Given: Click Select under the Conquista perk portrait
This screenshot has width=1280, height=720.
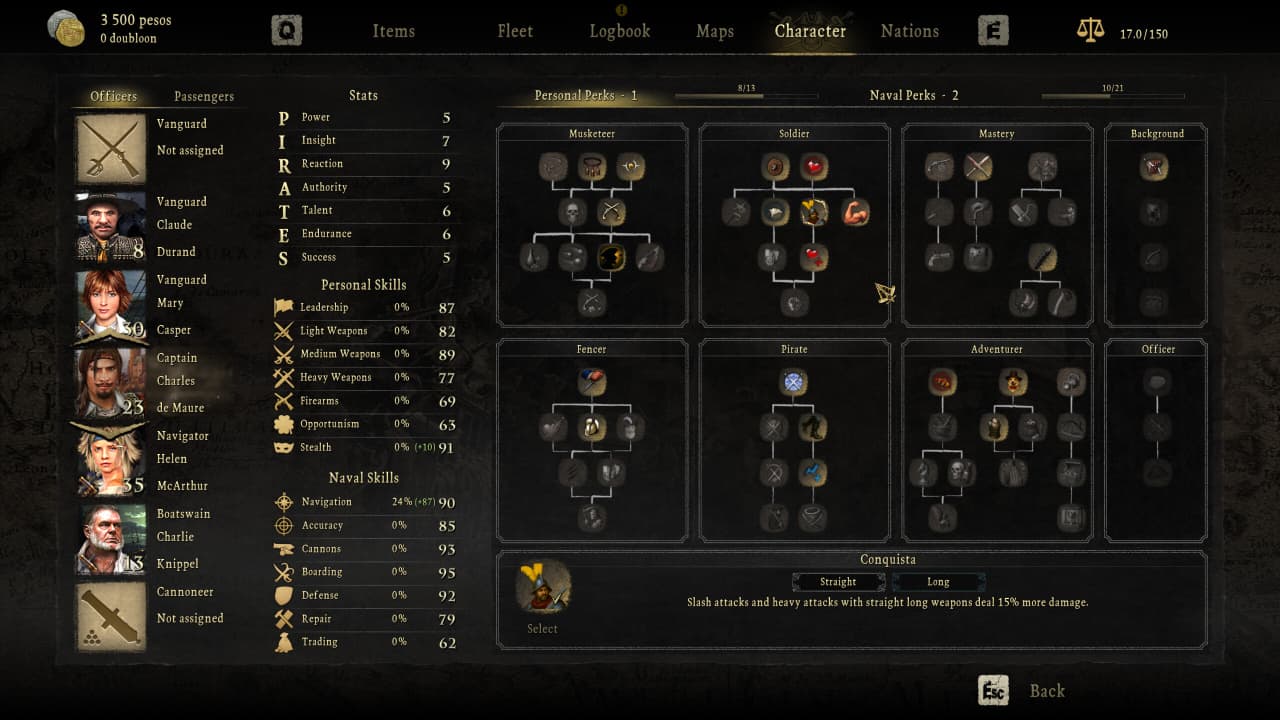Looking at the screenshot, I should [542, 629].
